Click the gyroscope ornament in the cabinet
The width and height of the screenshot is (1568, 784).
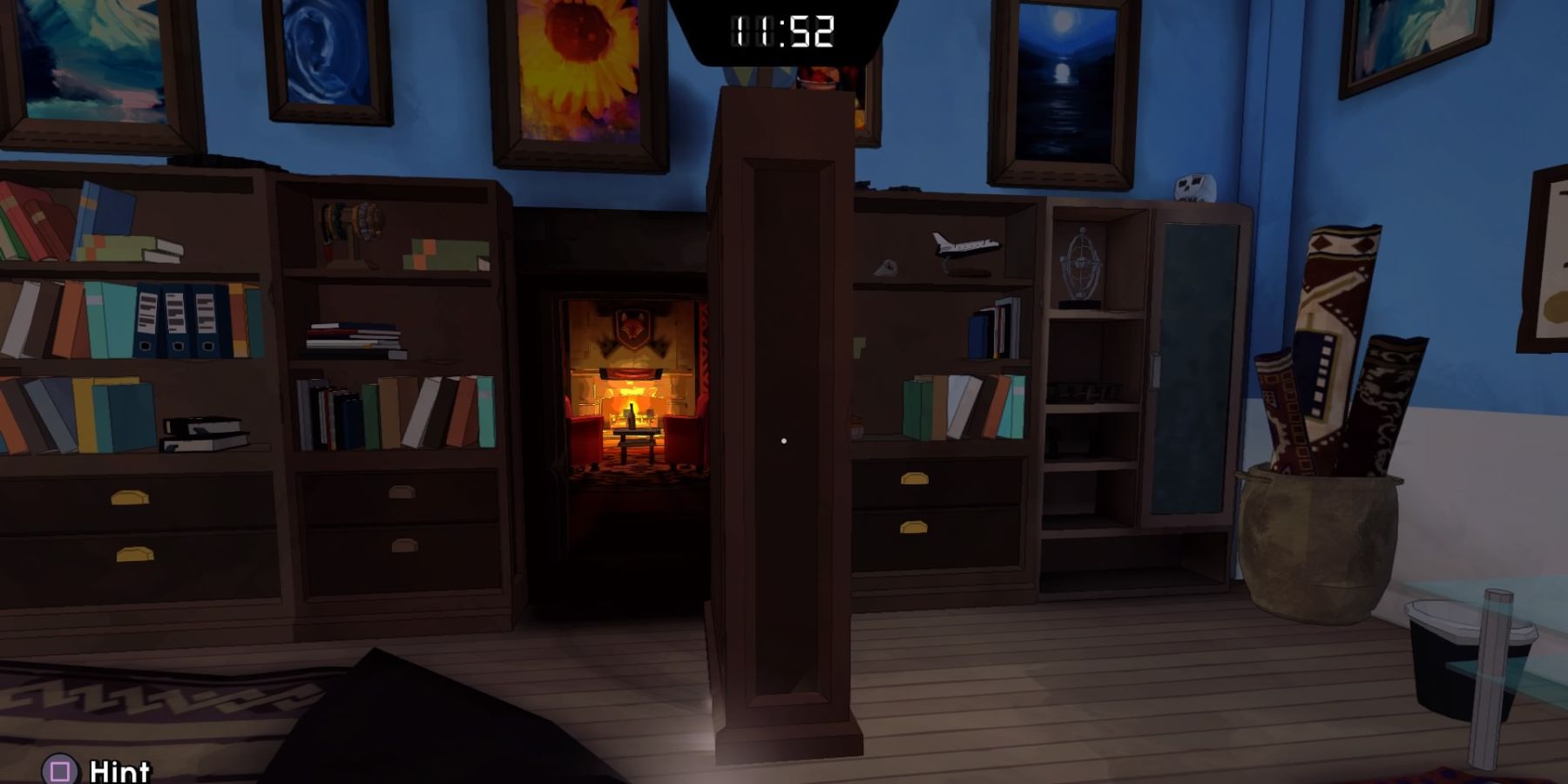click(1080, 261)
